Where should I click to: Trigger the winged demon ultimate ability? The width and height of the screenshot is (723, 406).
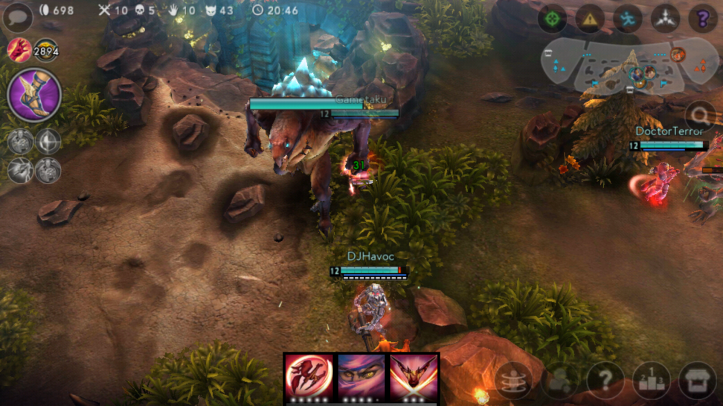(413, 377)
